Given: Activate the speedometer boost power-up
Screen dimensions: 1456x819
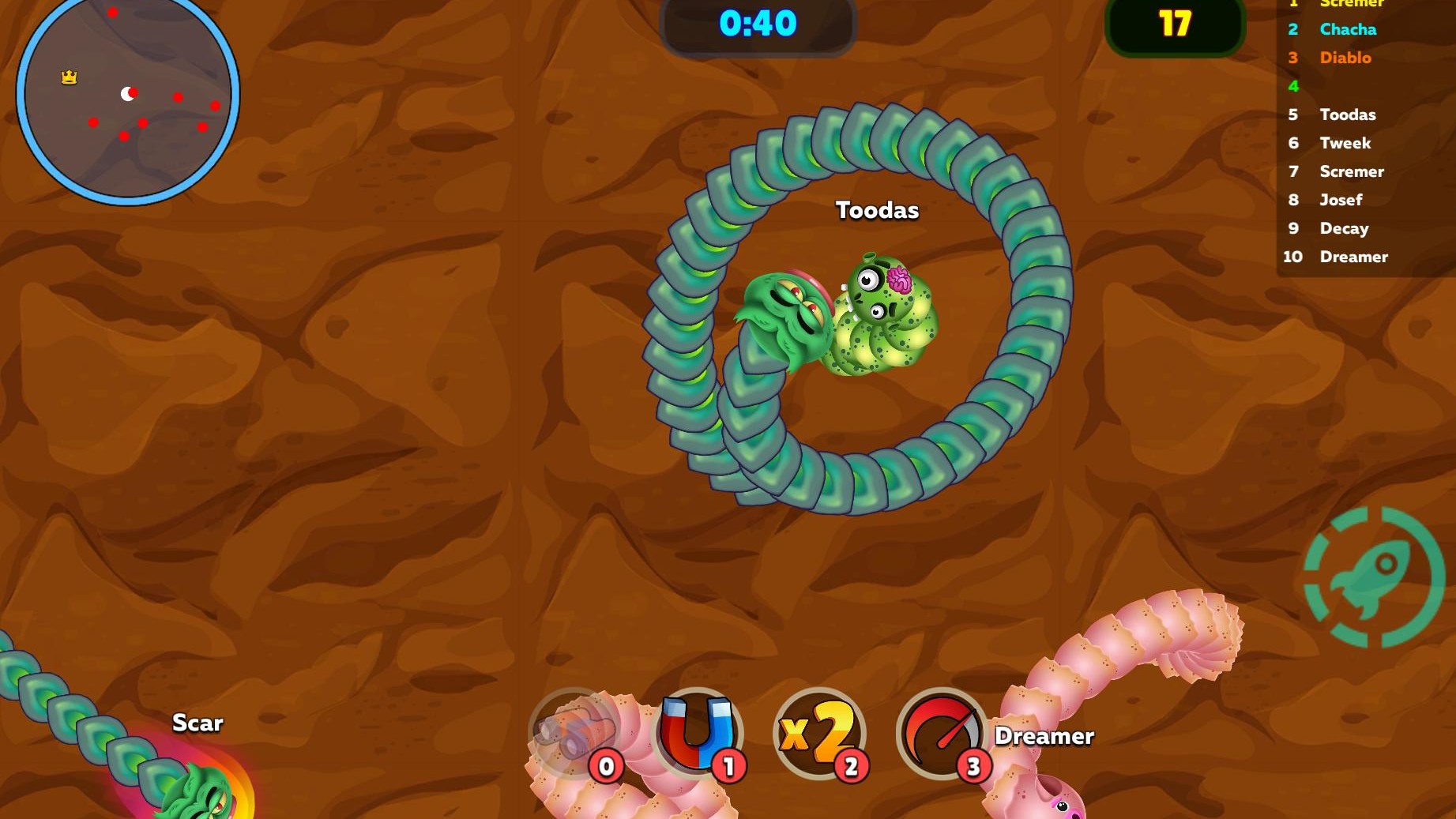Looking at the screenshot, I should click(x=941, y=734).
